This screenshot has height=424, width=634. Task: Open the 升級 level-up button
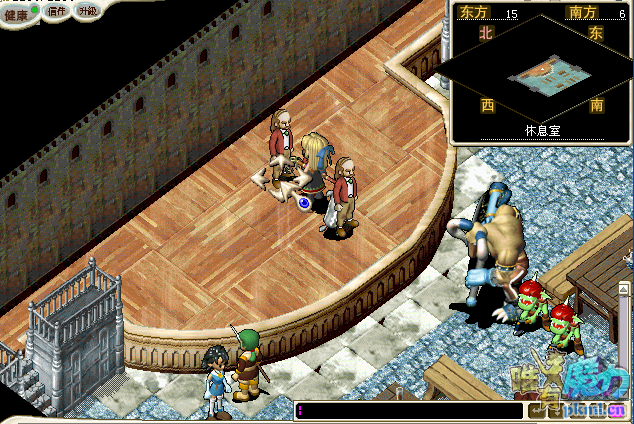point(87,12)
